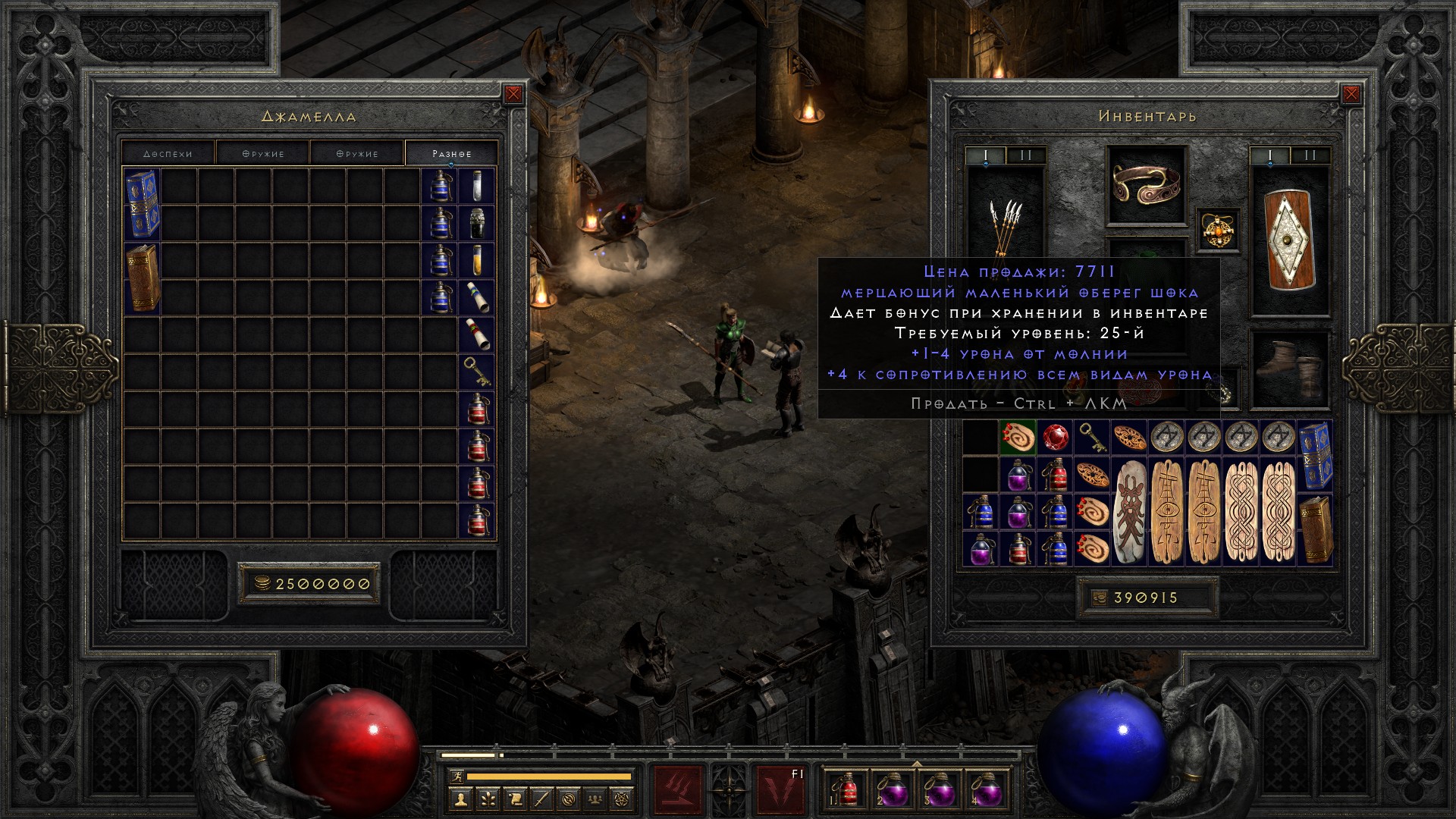The height and width of the screenshot is (819, 1456).
Task: Open the quest log scroll button
Action: [x=514, y=799]
